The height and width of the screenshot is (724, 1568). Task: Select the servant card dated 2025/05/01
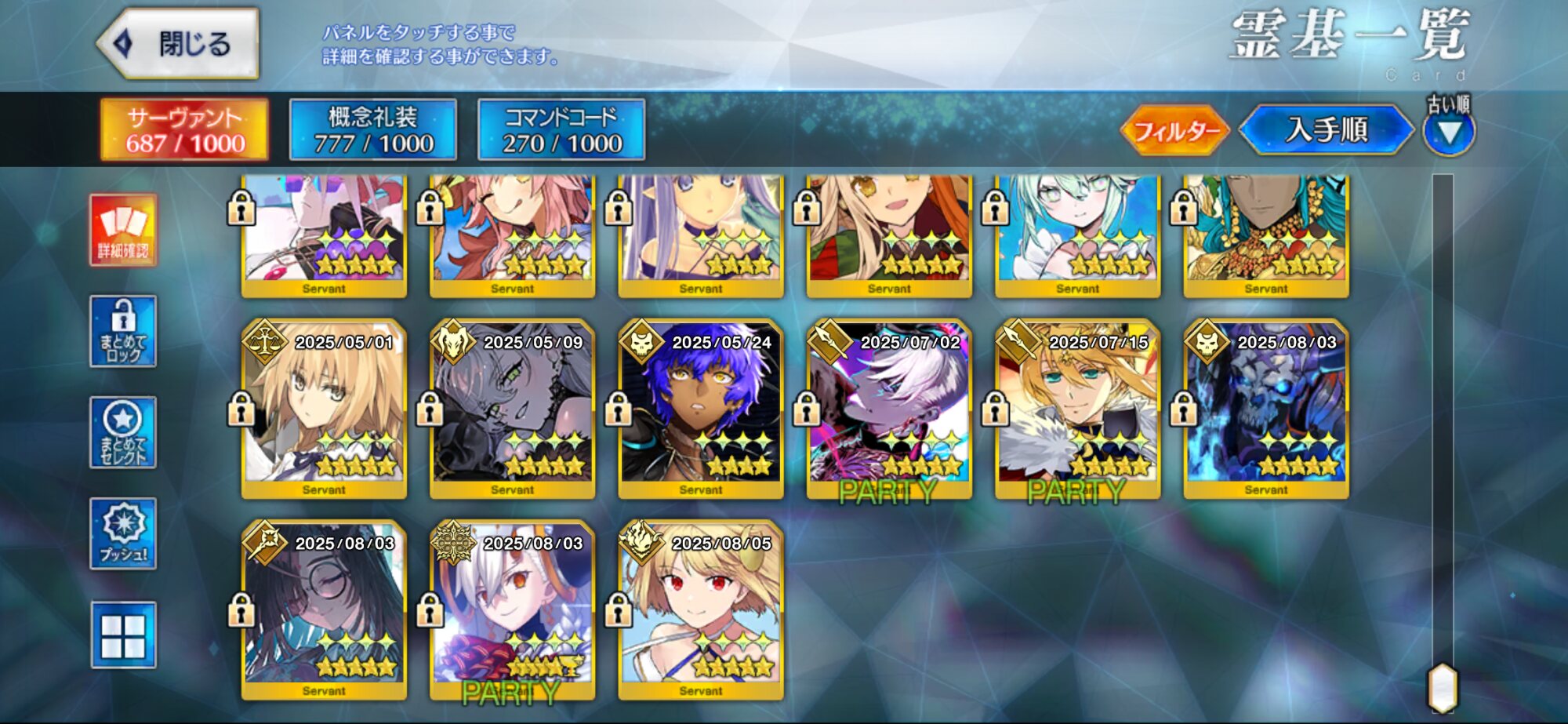click(x=325, y=409)
